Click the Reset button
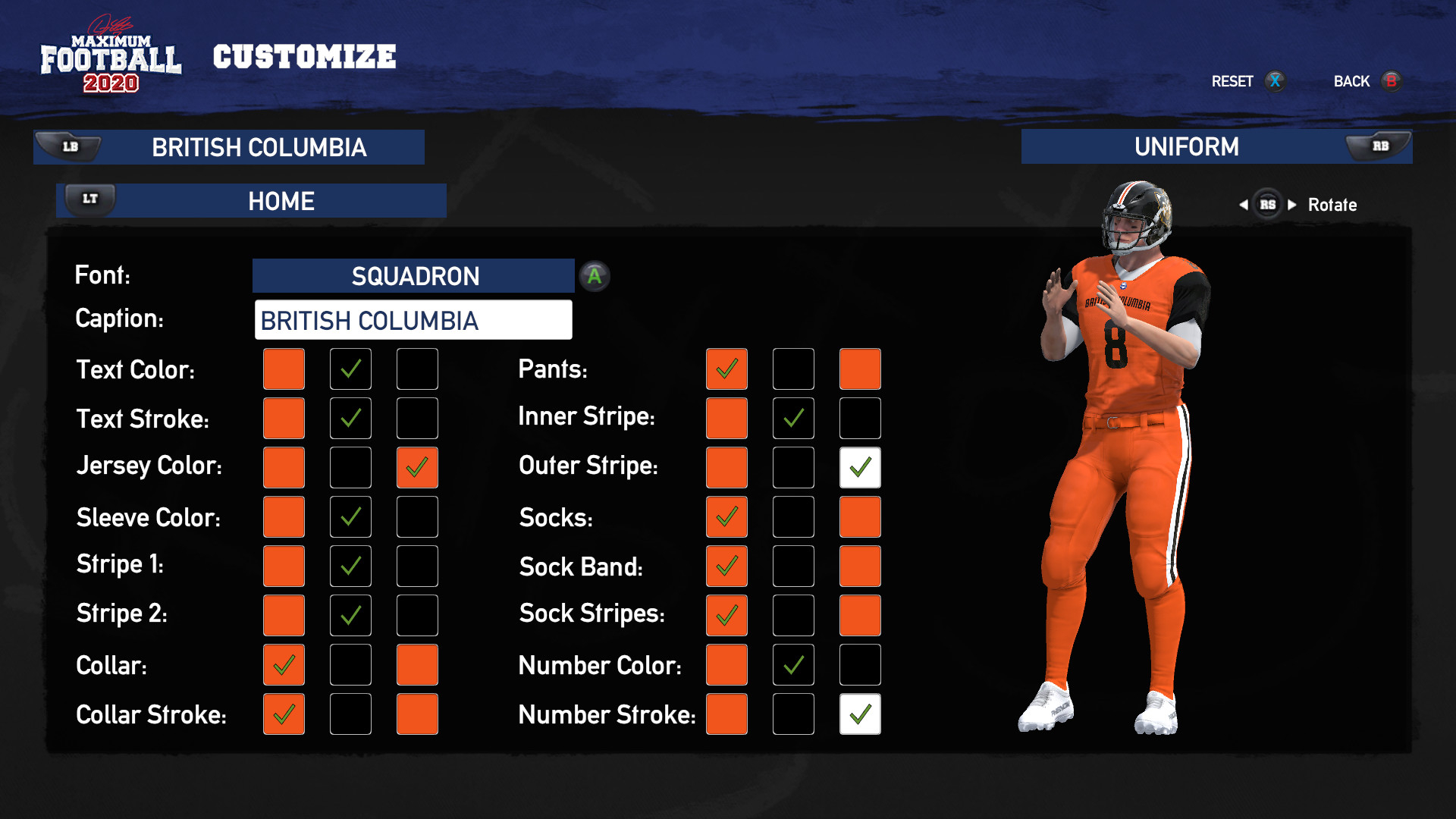Screen dimensions: 1456x819 pos(1232,81)
